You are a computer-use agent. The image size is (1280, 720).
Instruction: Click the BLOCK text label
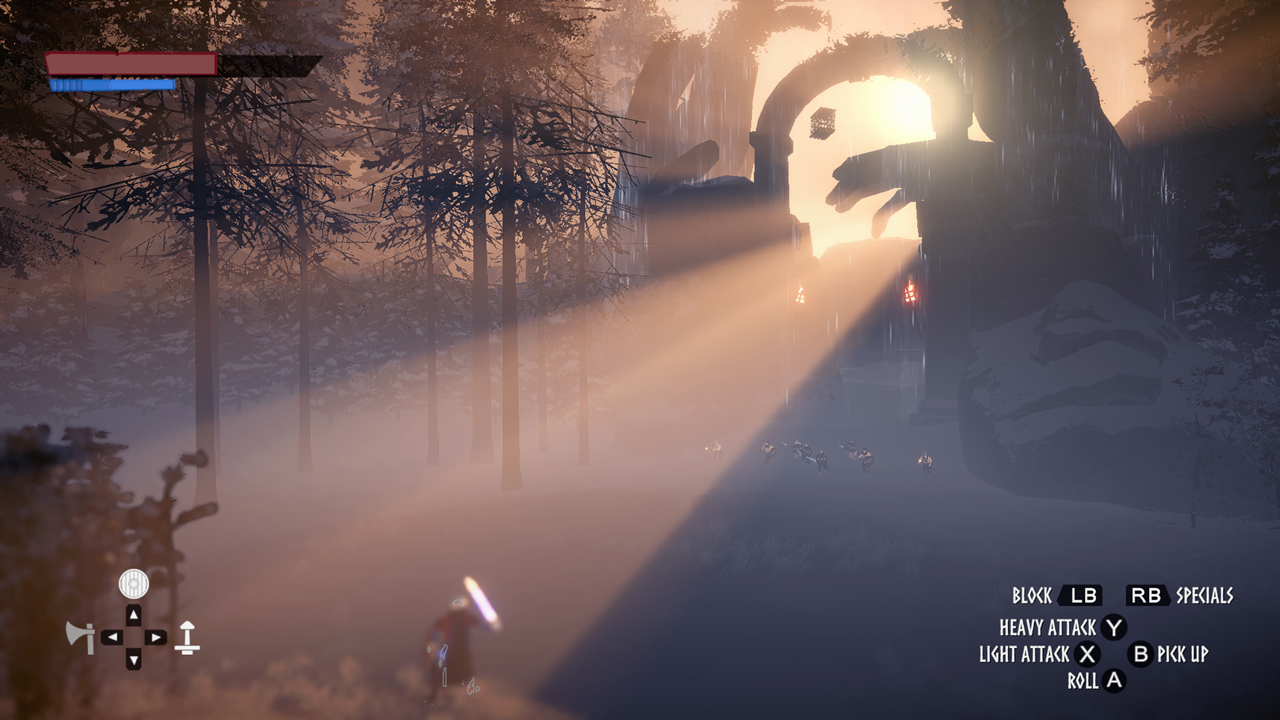(x=1035, y=595)
